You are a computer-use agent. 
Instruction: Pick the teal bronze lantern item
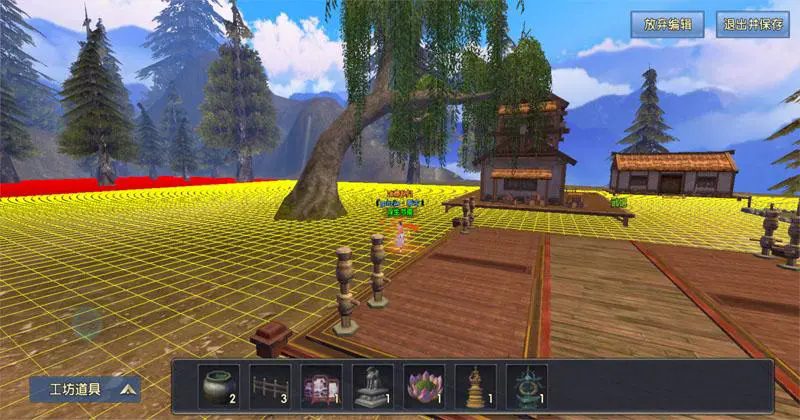(526, 385)
